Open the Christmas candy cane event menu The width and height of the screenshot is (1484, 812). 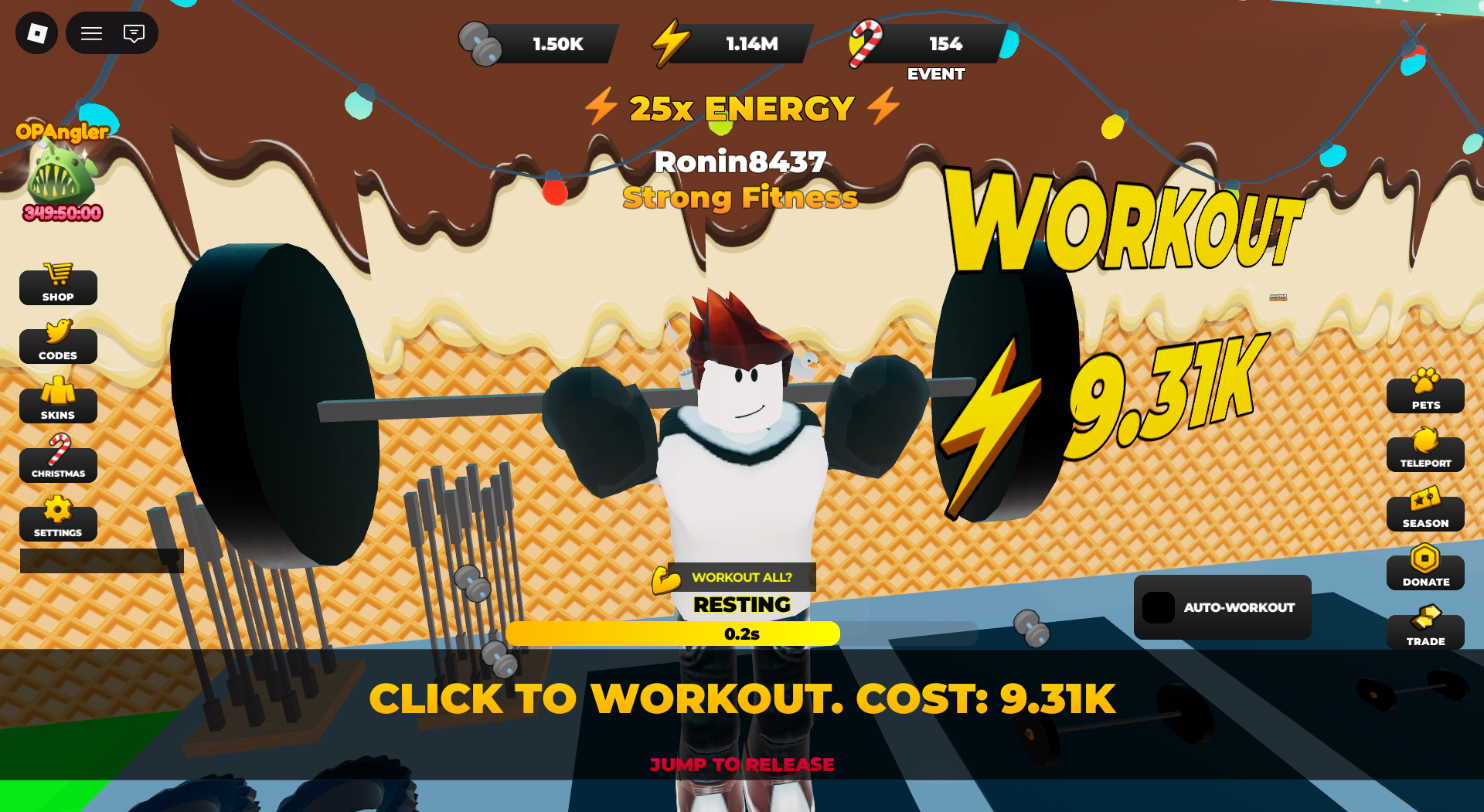(x=58, y=461)
